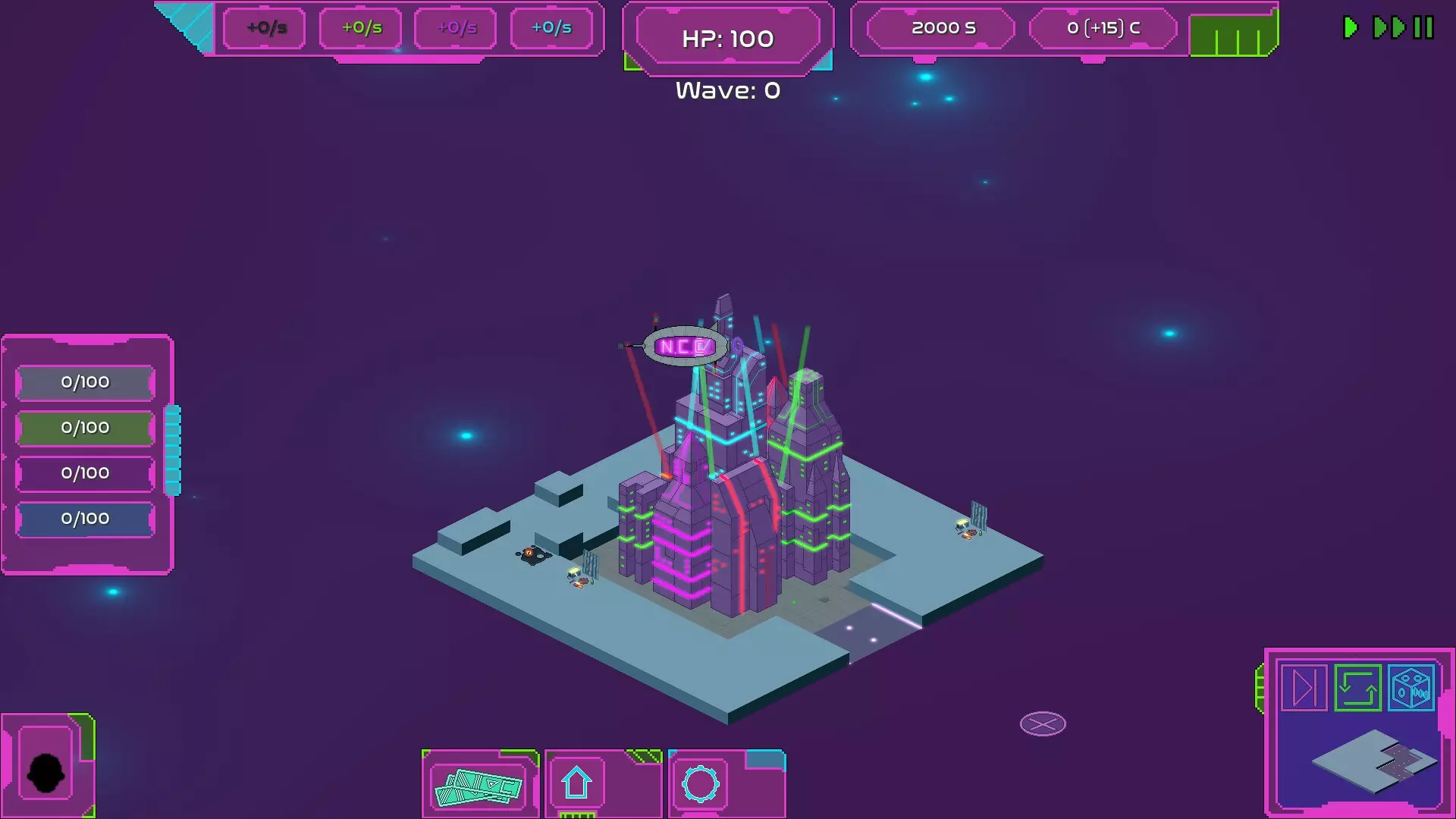Image resolution: width=1456 pixels, height=819 pixels.
Task: Click the green 0/100 progress bar
Action: [x=84, y=428]
